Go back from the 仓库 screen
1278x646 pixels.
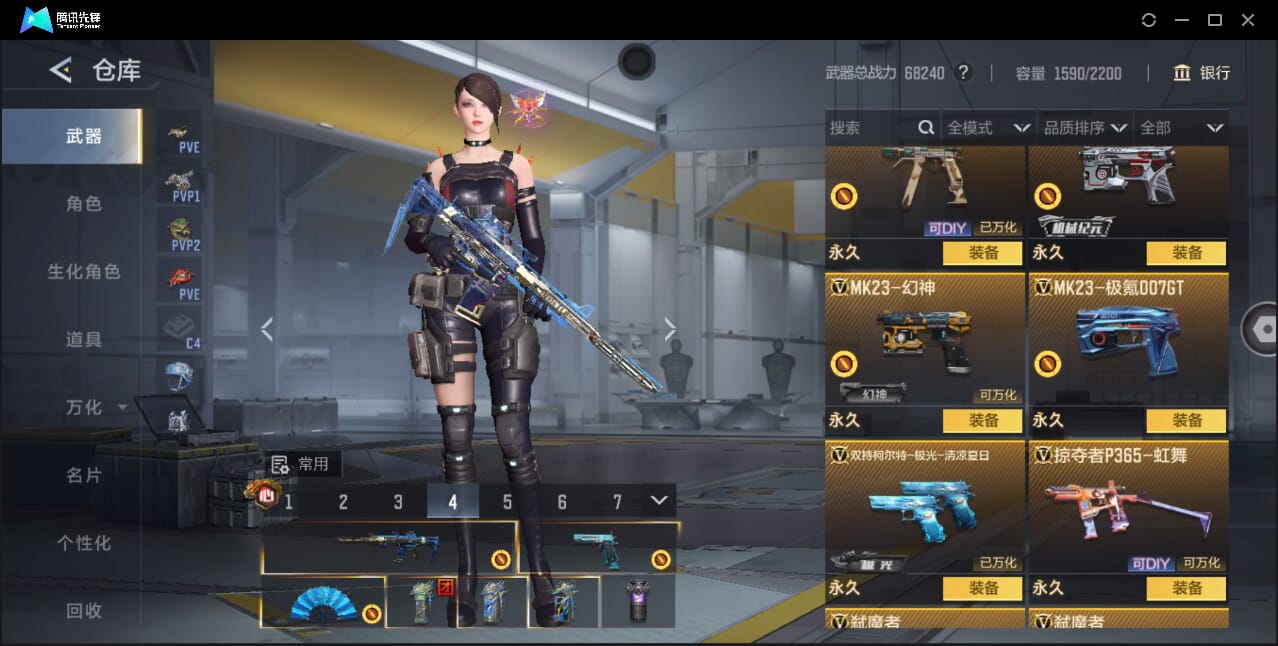pyautogui.click(x=61, y=70)
